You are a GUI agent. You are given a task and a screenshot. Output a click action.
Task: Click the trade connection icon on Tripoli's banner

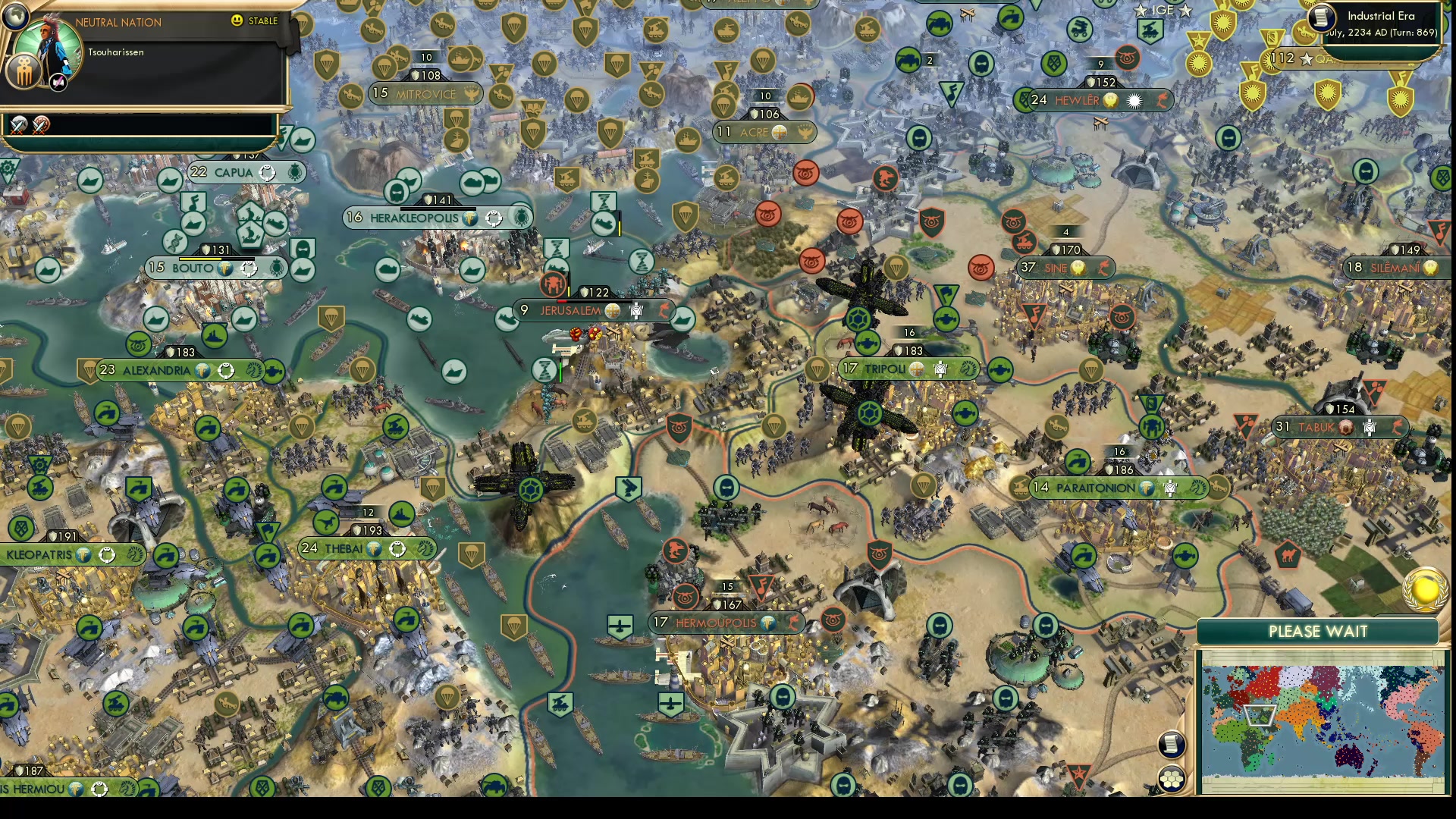click(967, 369)
